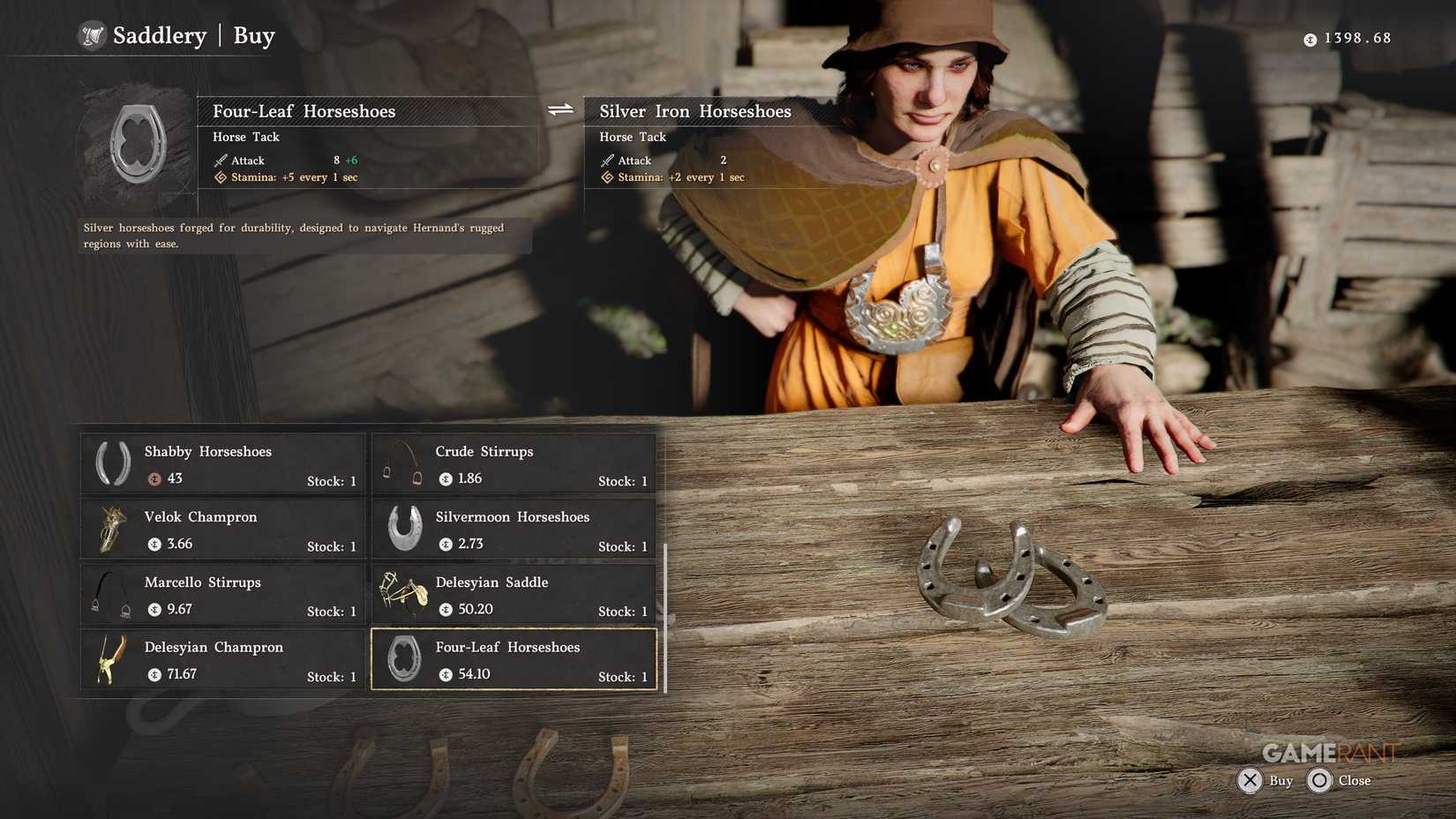Viewport: 1456px width, 819px height.
Task: Click the Attack sword icon on Four-Leaf Horseshoes
Action: [x=219, y=161]
